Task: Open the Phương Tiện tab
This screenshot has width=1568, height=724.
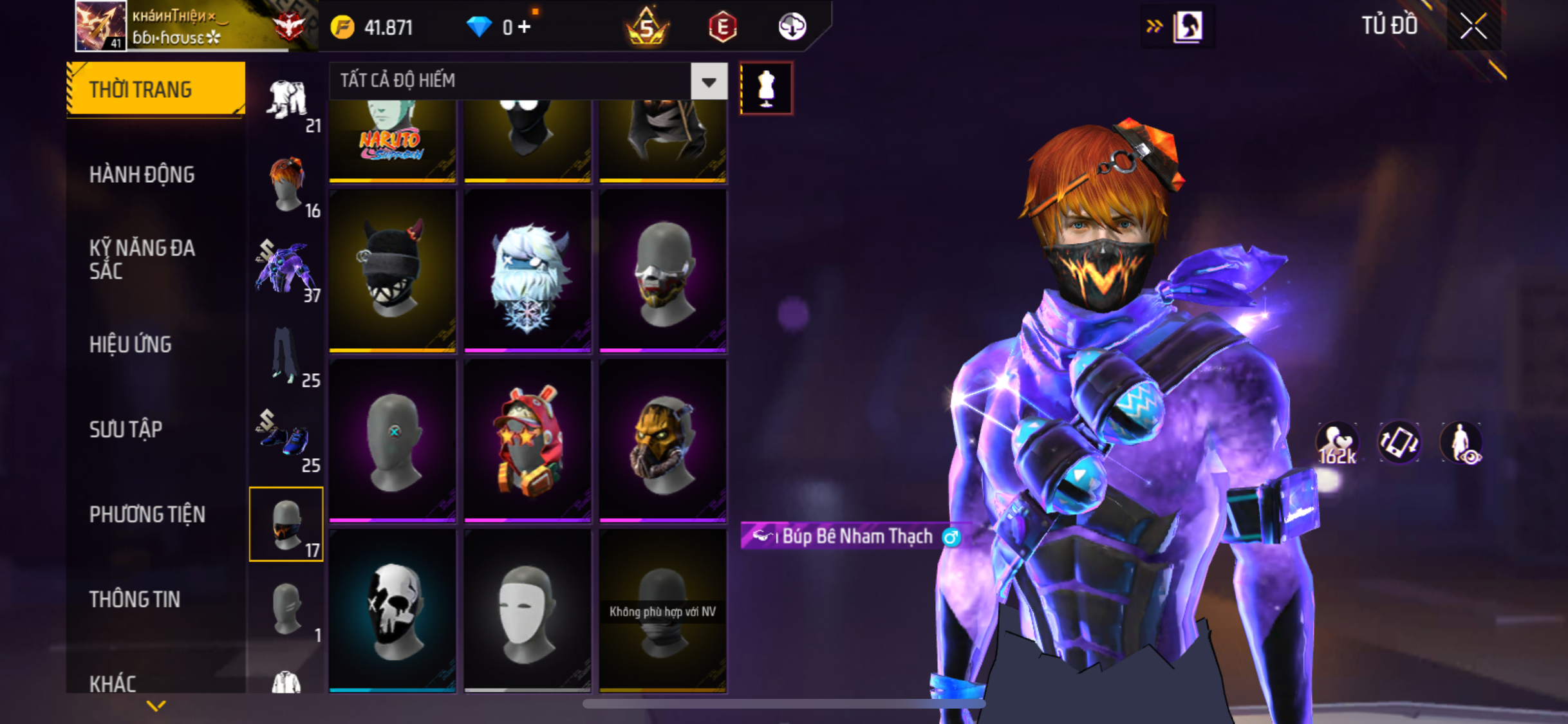Action: tap(147, 514)
